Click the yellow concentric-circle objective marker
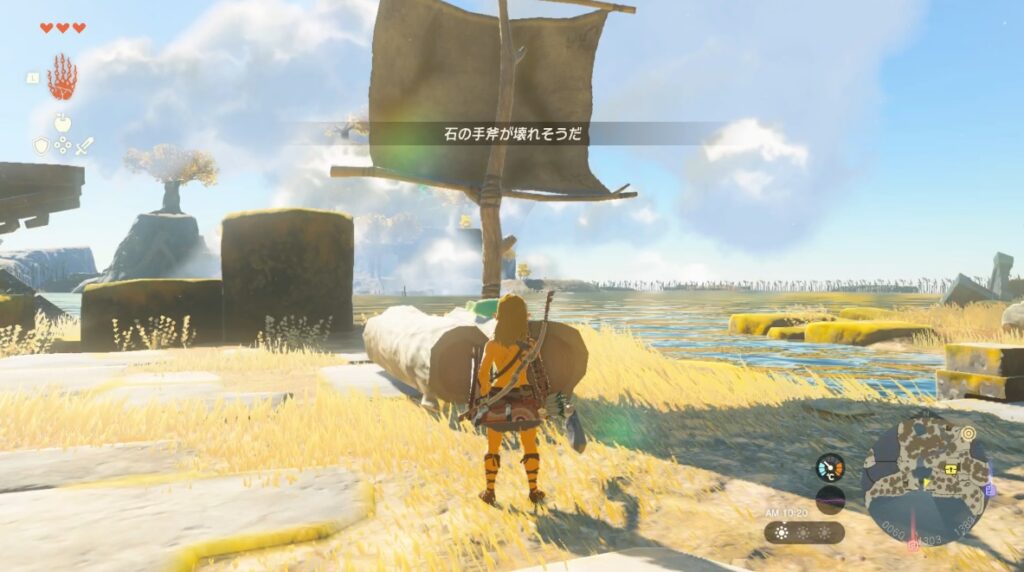This screenshot has width=1024, height=572. tap(967, 434)
